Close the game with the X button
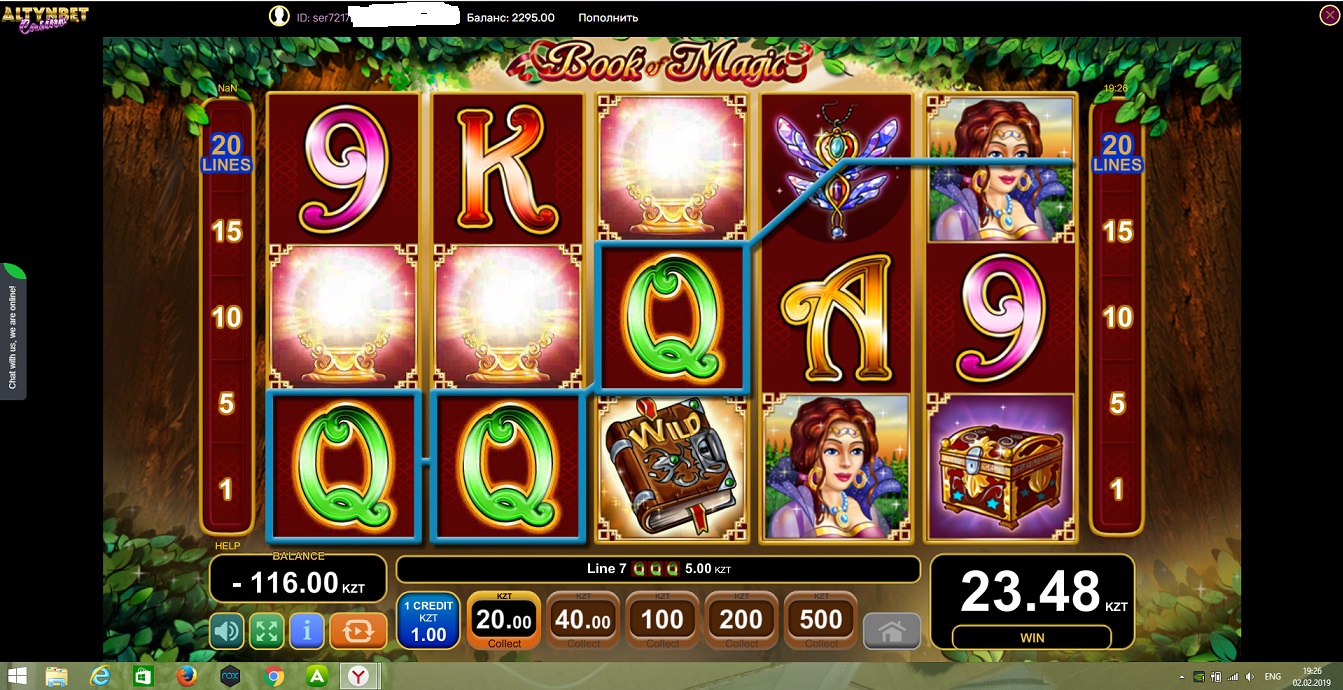 tap(1329, 15)
